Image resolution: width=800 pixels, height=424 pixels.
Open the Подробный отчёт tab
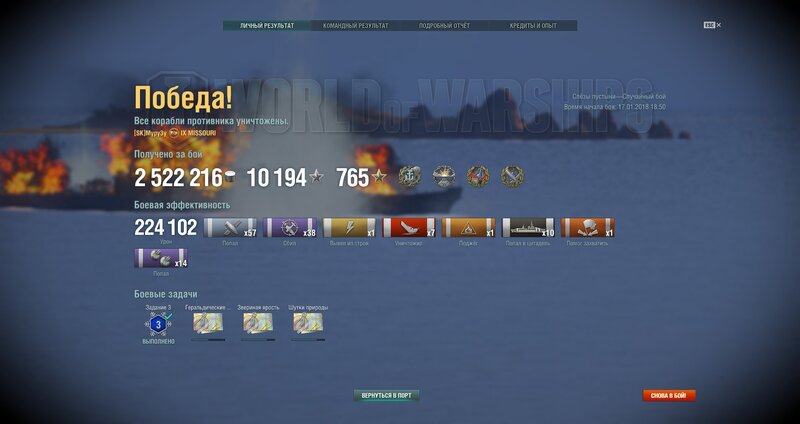(x=444, y=26)
